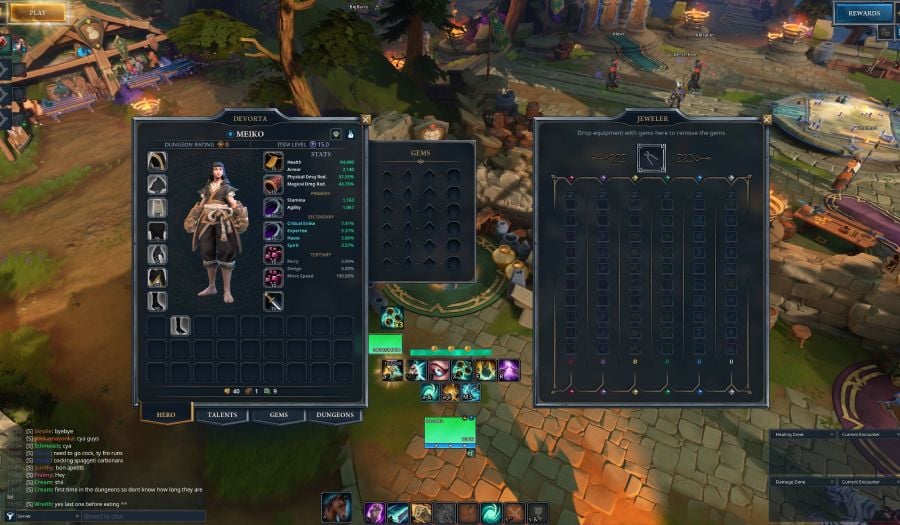Image resolution: width=900 pixels, height=525 pixels.
Task: Open the Rewards panel
Action: click(x=863, y=13)
